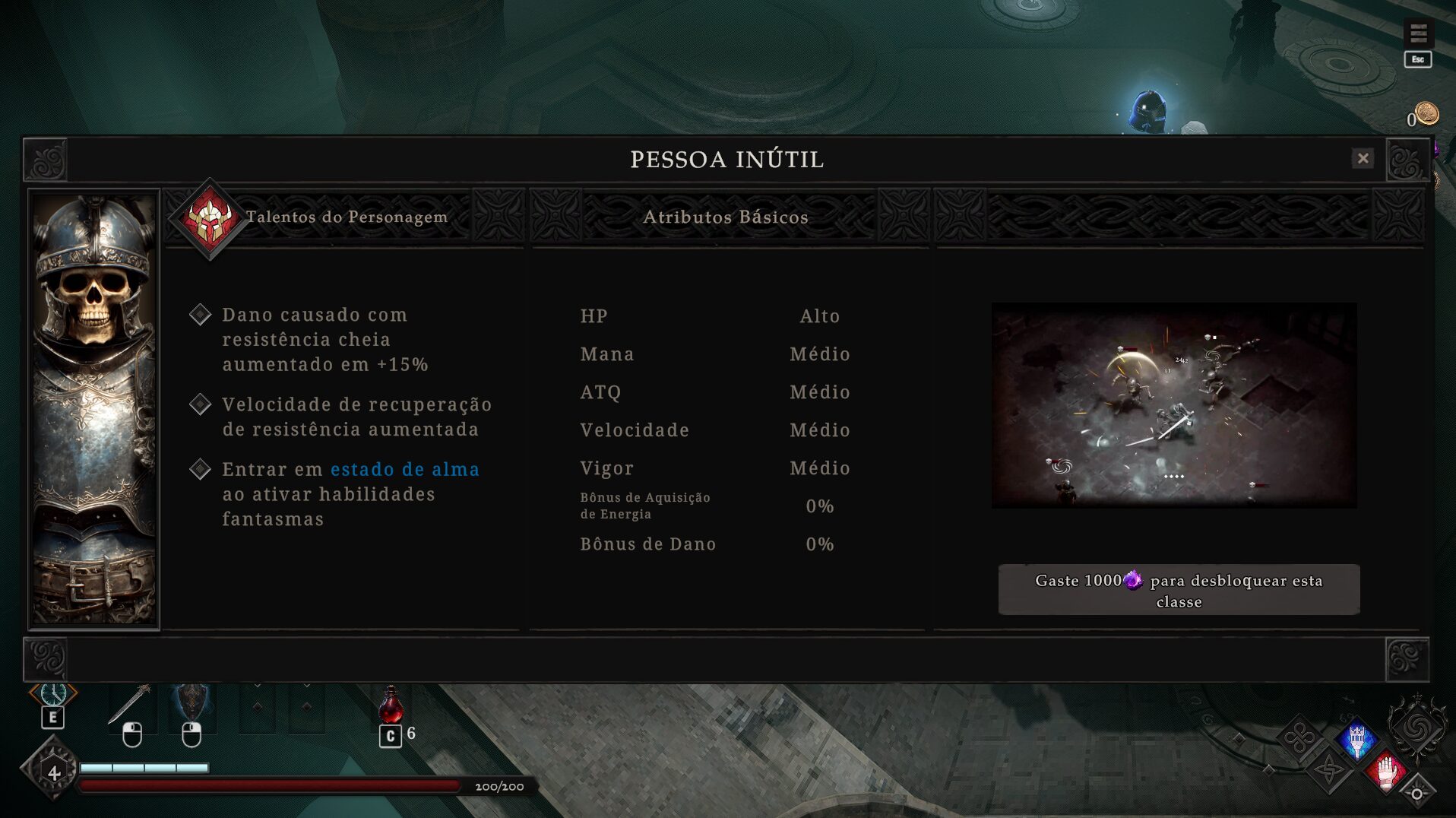Viewport: 1456px width, 818px height.
Task: Select the Atributos Básicos header
Action: [x=726, y=217]
